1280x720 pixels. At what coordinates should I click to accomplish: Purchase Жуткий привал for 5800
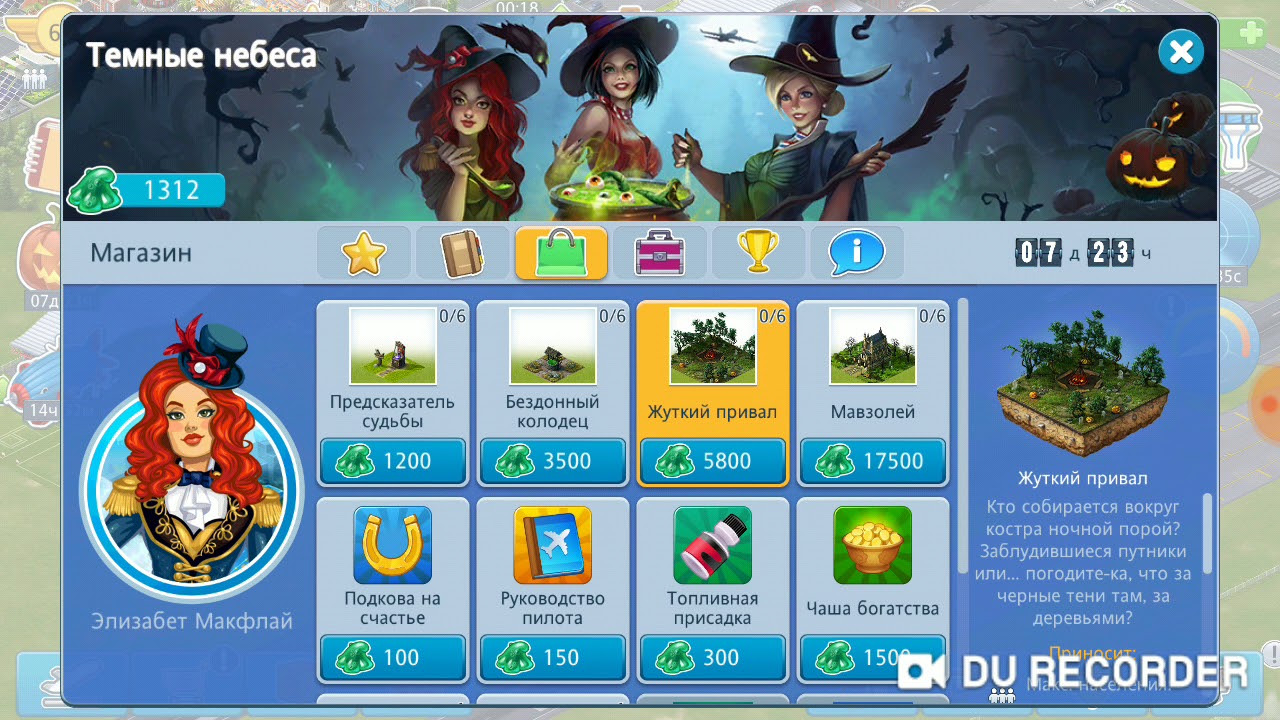coord(712,461)
